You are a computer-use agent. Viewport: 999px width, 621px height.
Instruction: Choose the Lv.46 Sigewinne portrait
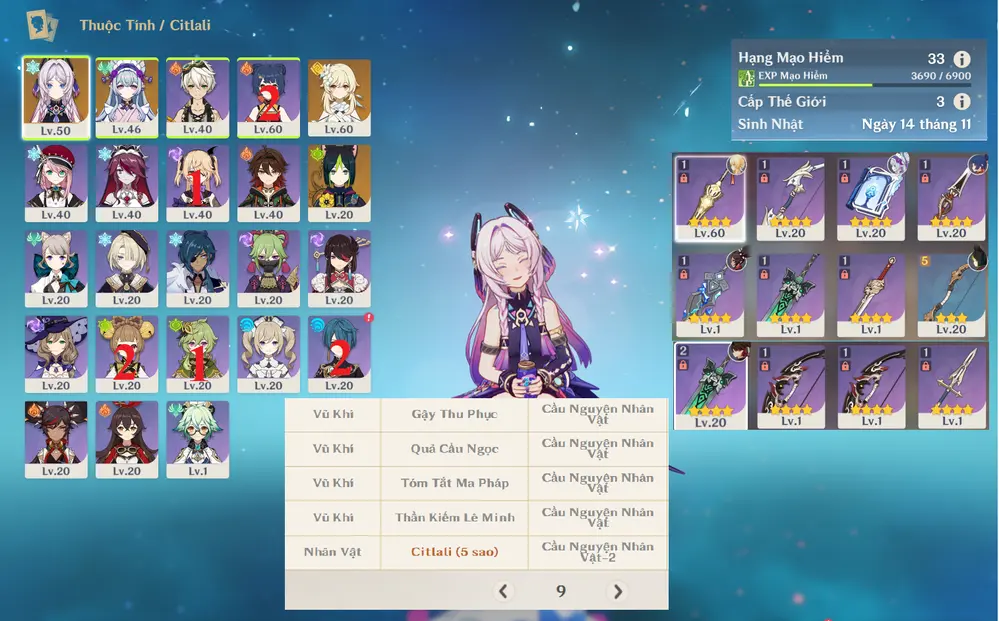coord(126,97)
